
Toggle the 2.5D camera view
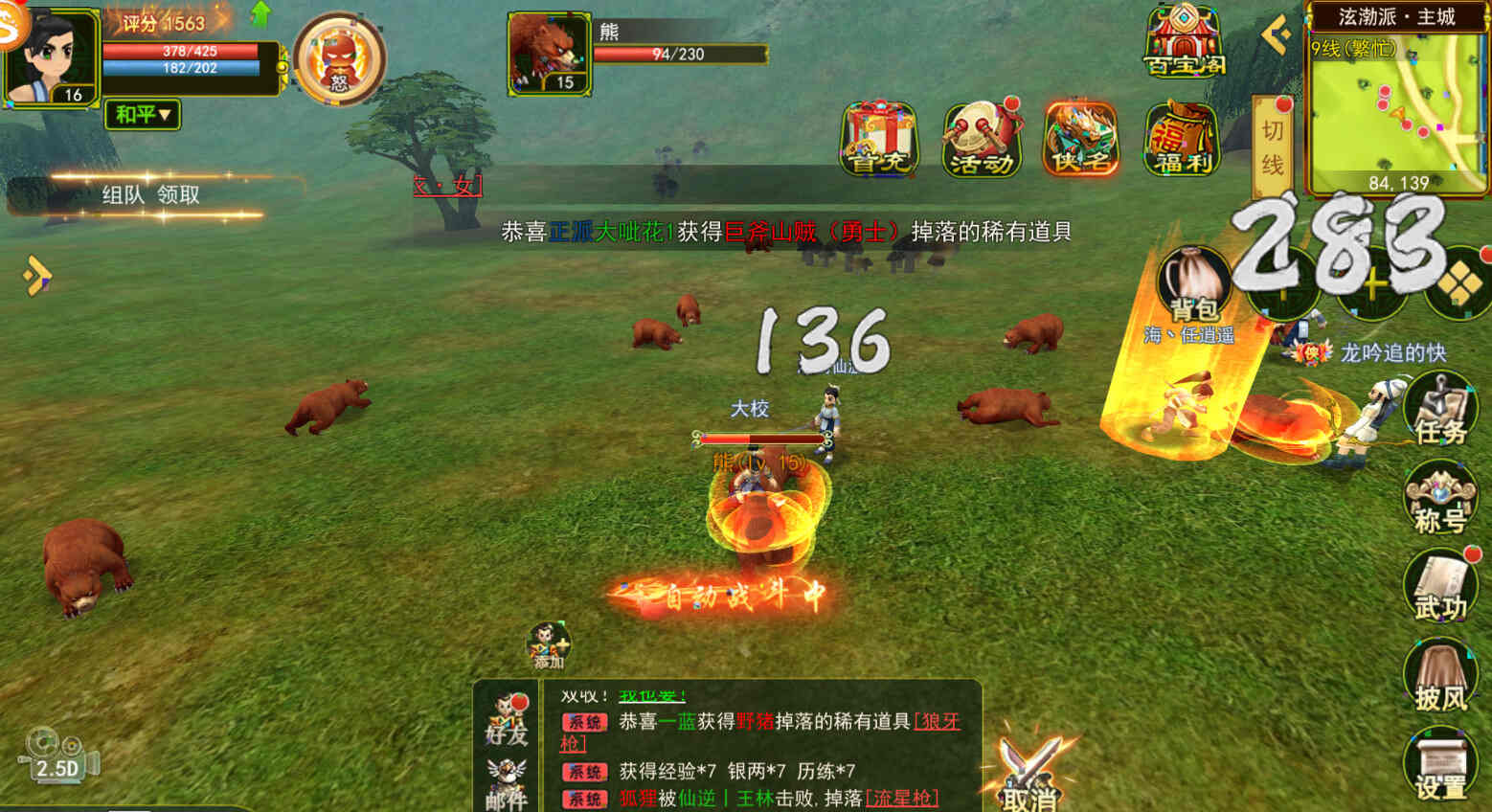point(57,756)
